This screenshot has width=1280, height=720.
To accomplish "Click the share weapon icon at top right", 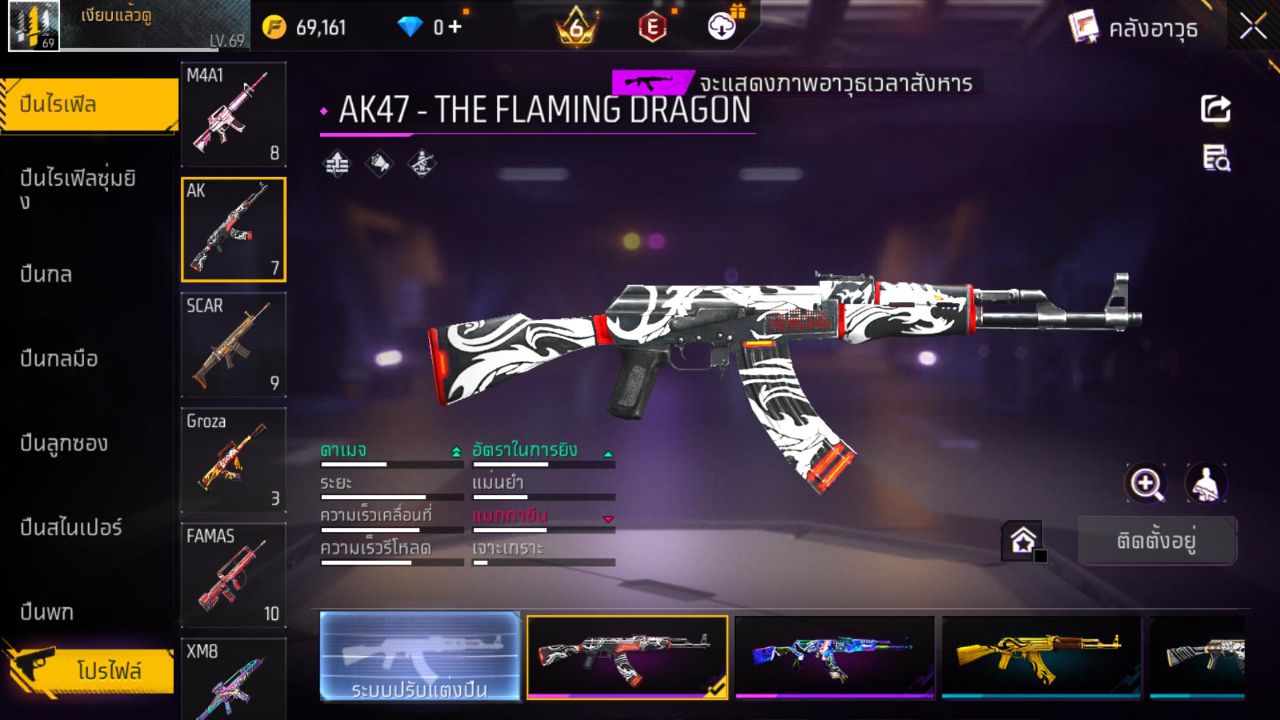I will coord(1214,109).
